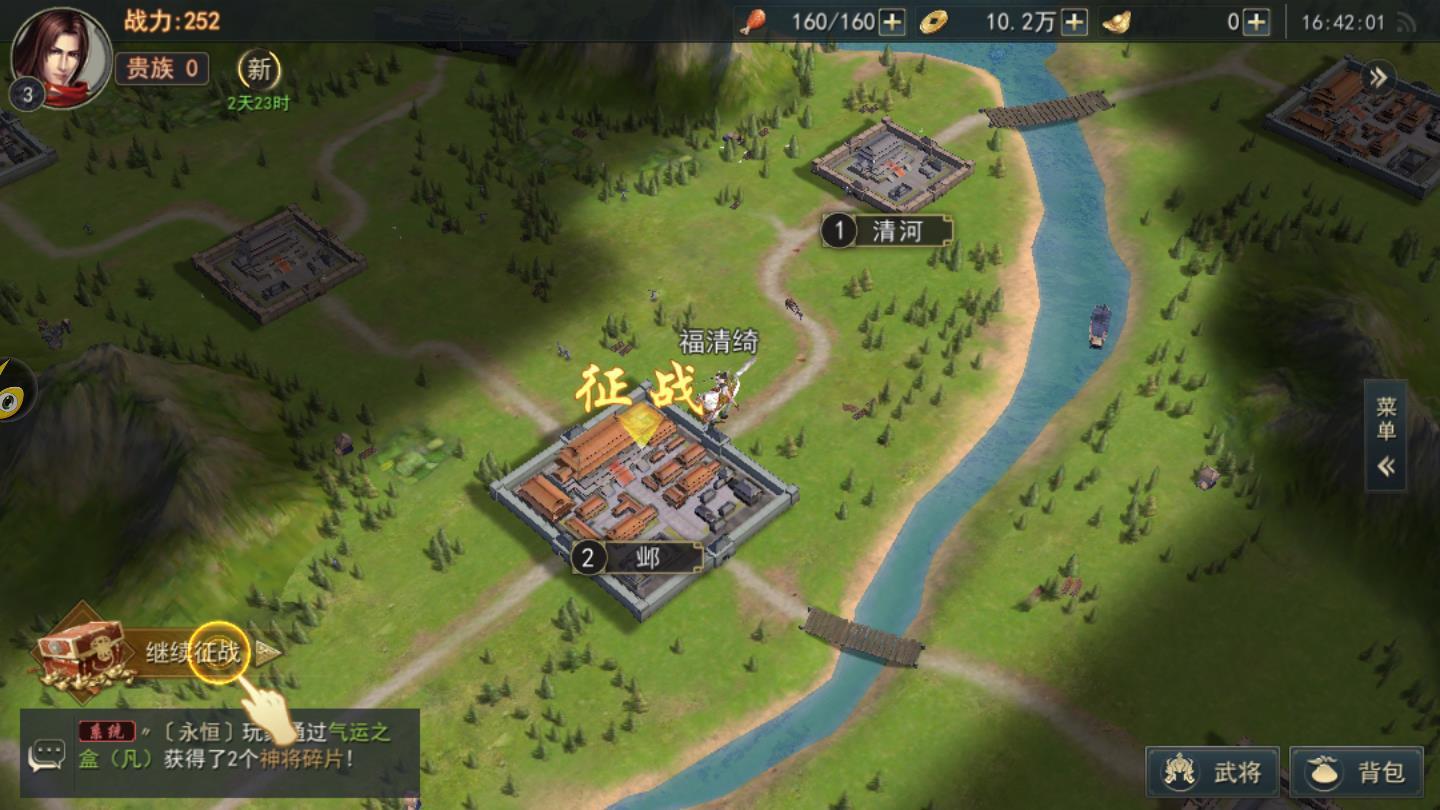This screenshot has width=1440, height=810.
Task: Open the 贵族 noble rank panel
Action: [162, 68]
